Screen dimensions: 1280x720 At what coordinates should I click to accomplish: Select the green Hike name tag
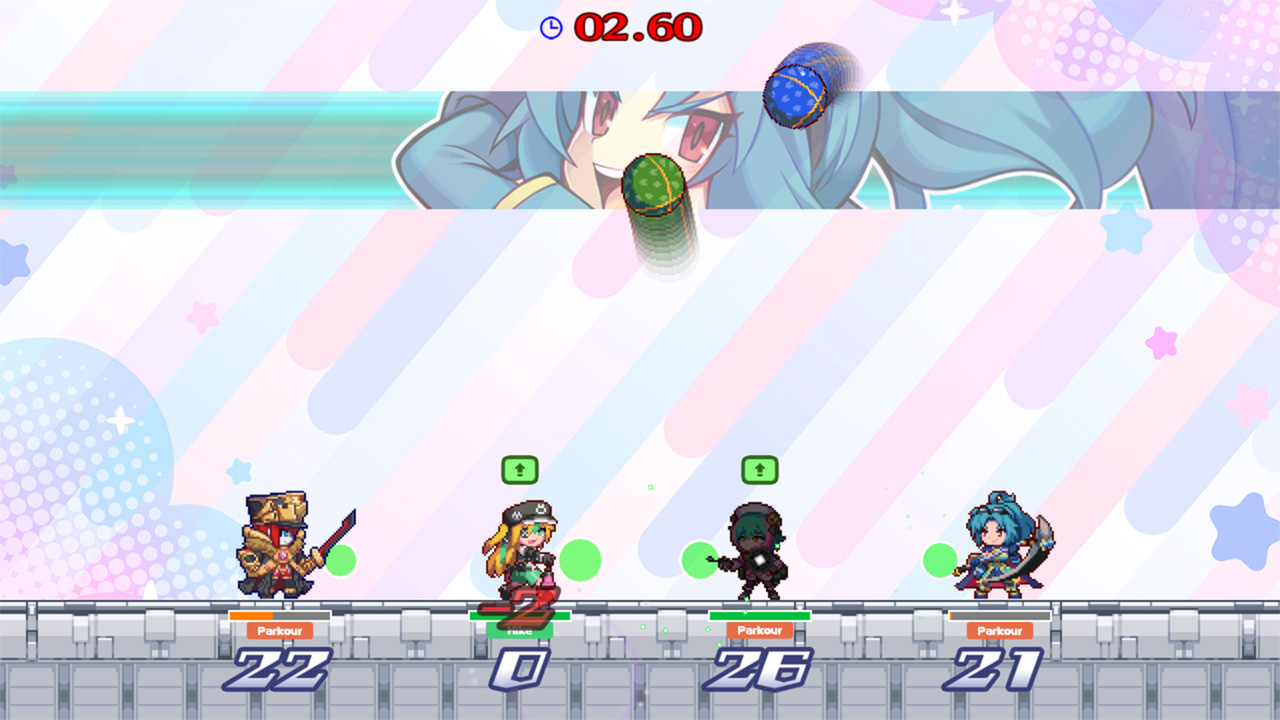coord(518,631)
